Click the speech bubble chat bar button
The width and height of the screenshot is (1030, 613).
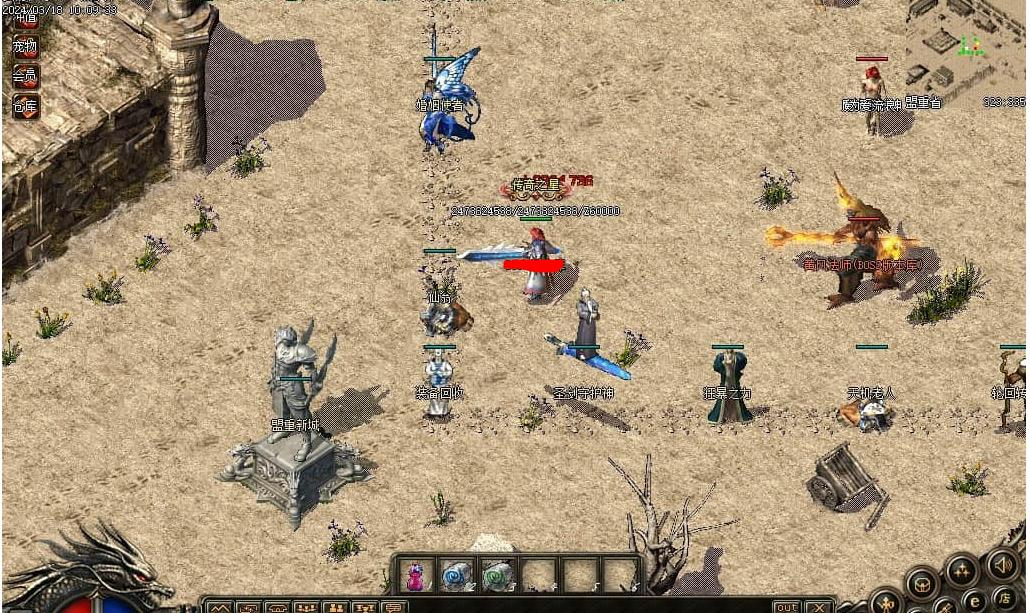pyautogui.click(x=395, y=607)
